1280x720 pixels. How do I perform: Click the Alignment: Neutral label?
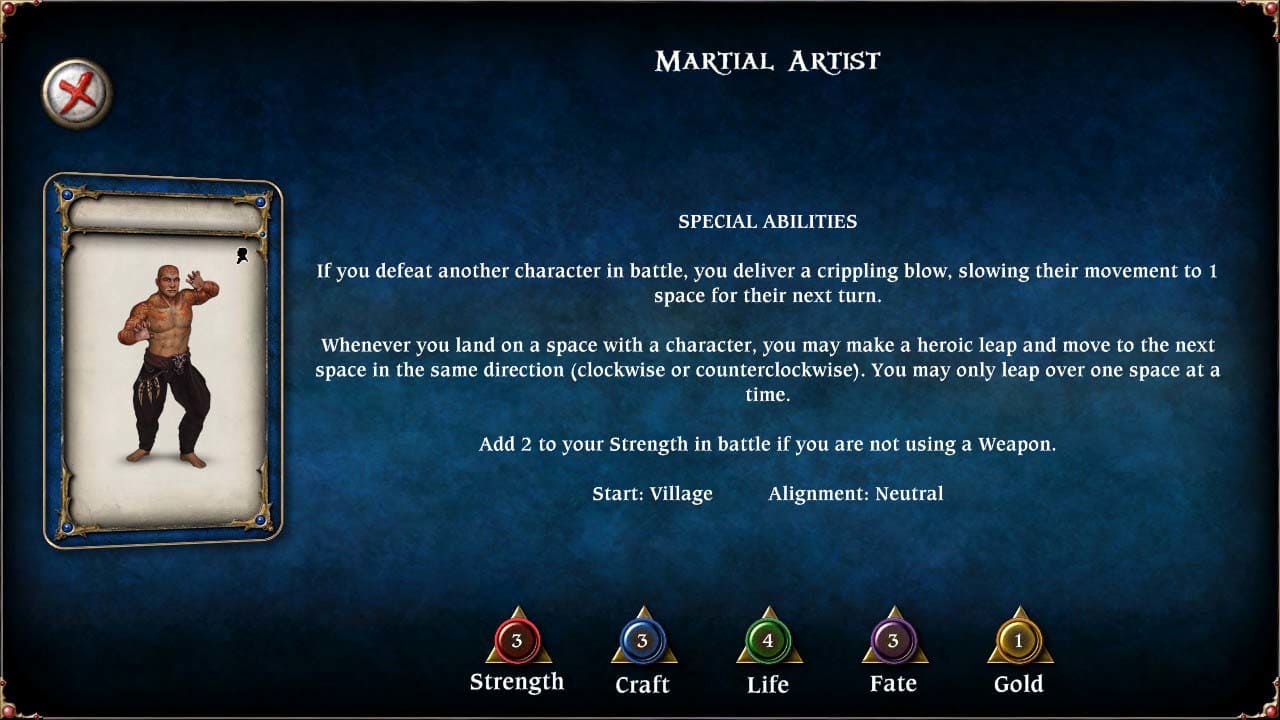point(857,493)
